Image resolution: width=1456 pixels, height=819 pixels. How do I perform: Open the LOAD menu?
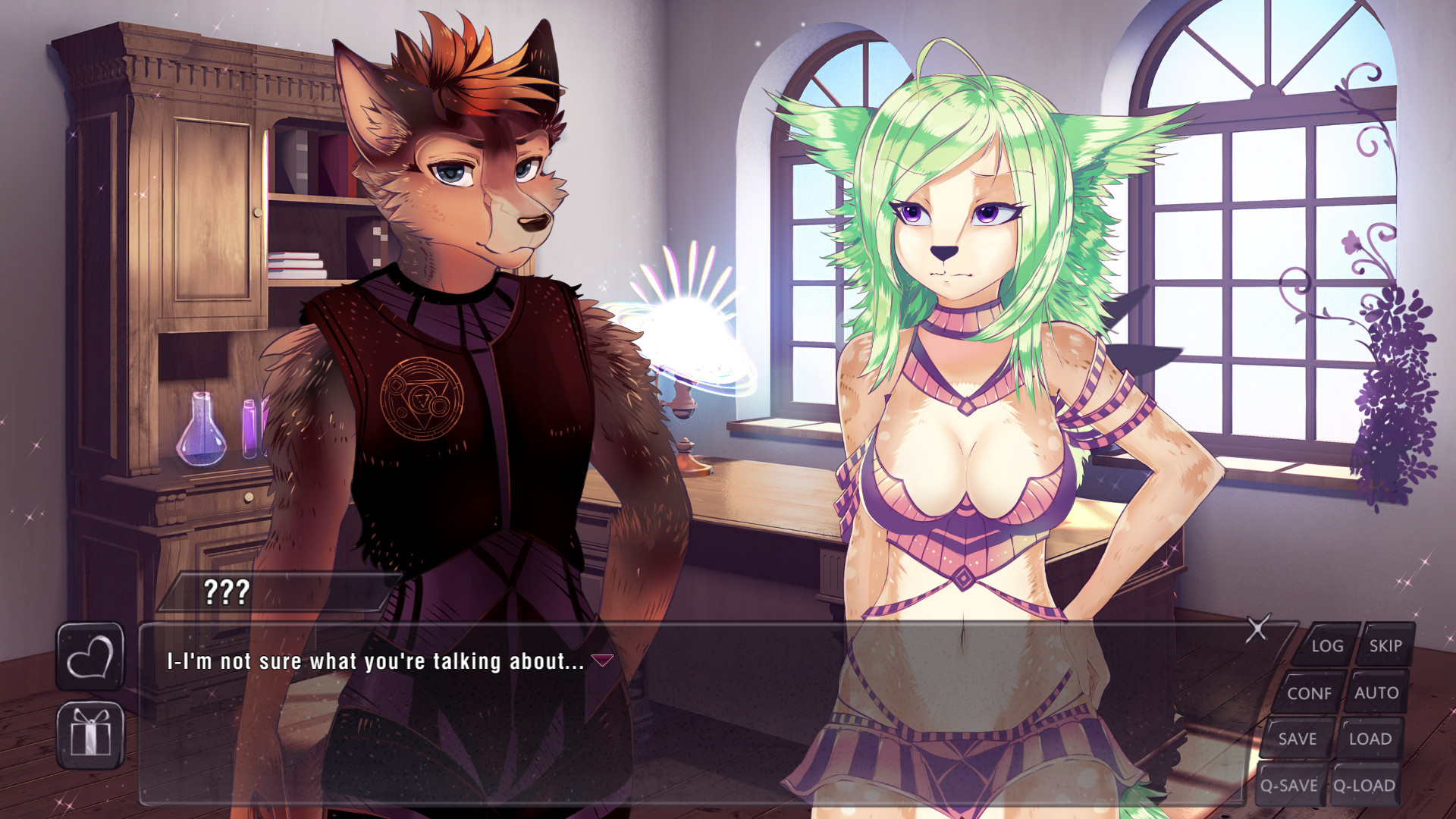[x=1369, y=739]
